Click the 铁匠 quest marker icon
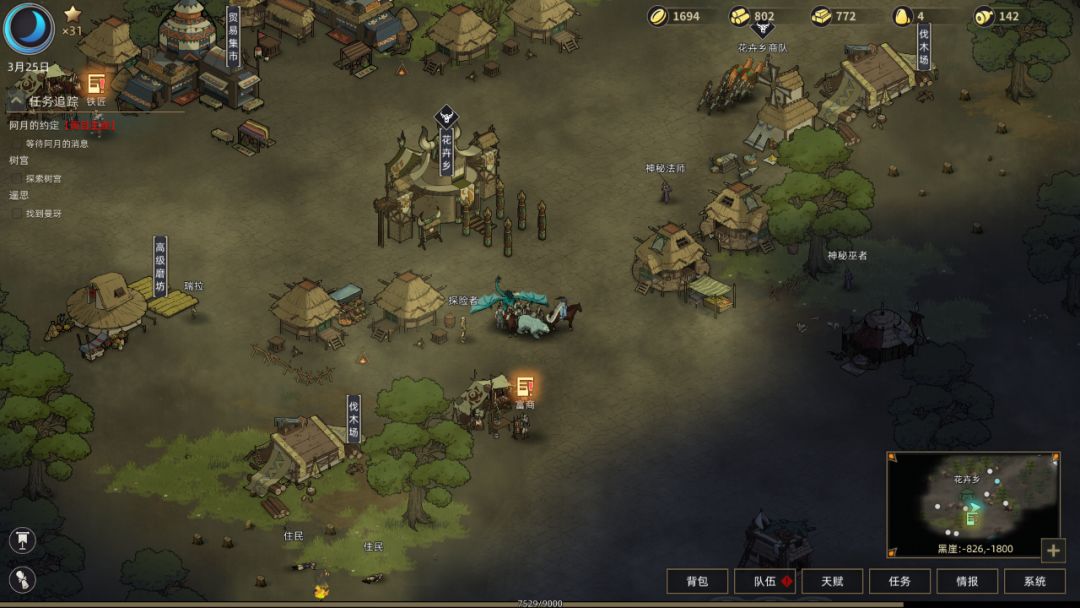The width and height of the screenshot is (1080, 608). click(96, 84)
